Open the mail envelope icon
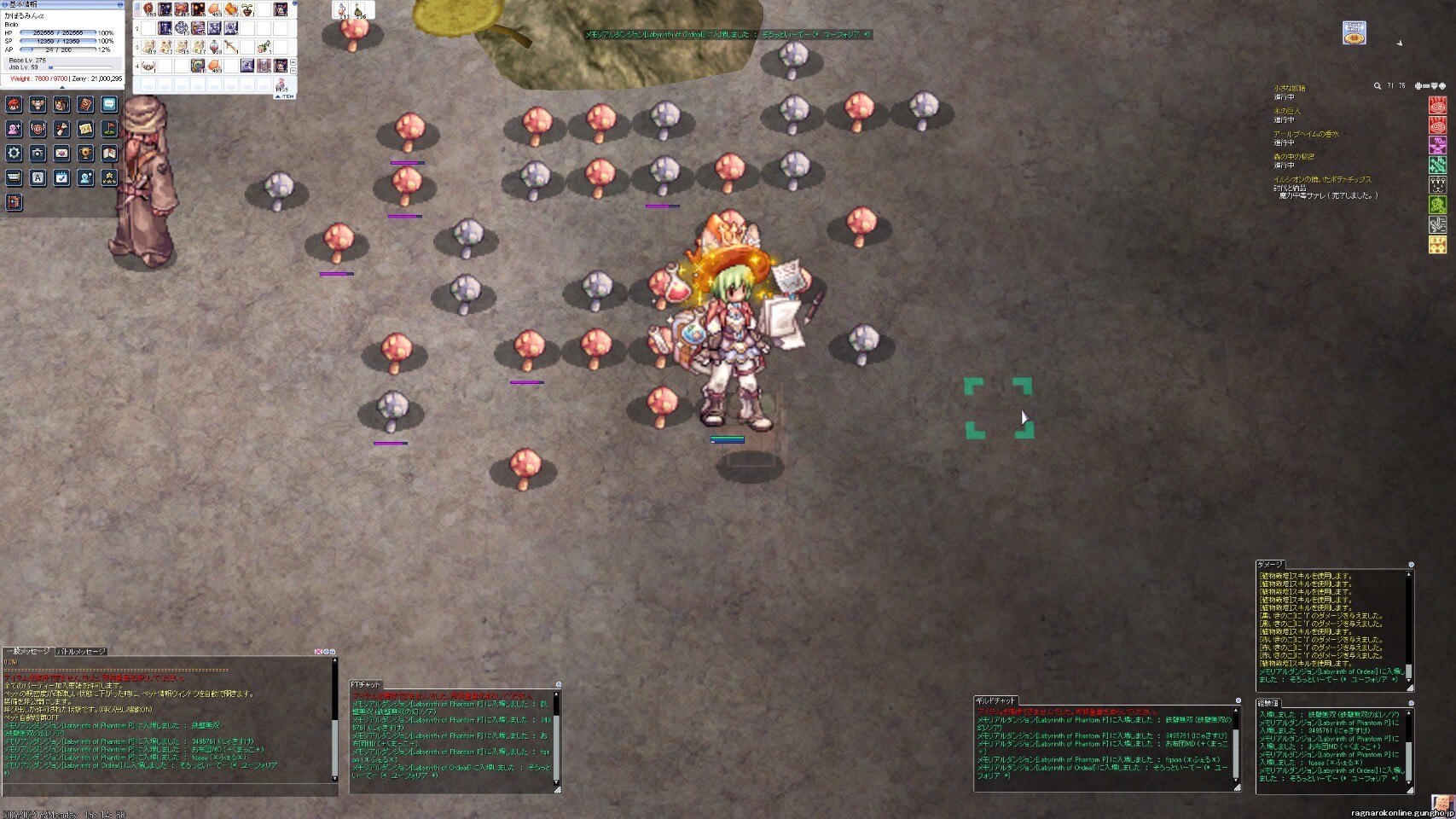 pos(61,154)
